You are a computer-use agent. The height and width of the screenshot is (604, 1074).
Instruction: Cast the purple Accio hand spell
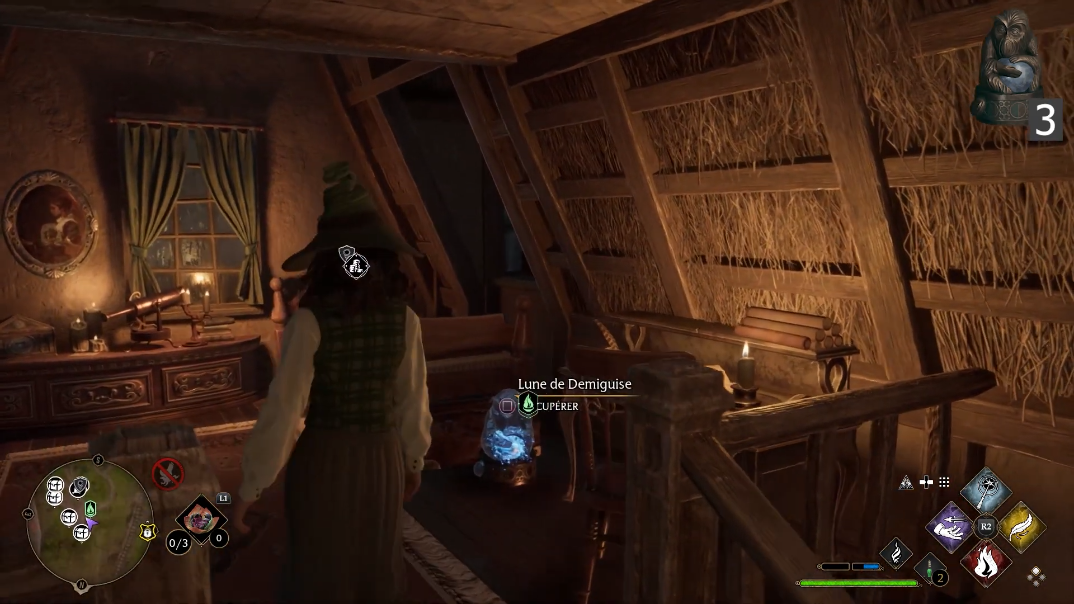(x=949, y=527)
